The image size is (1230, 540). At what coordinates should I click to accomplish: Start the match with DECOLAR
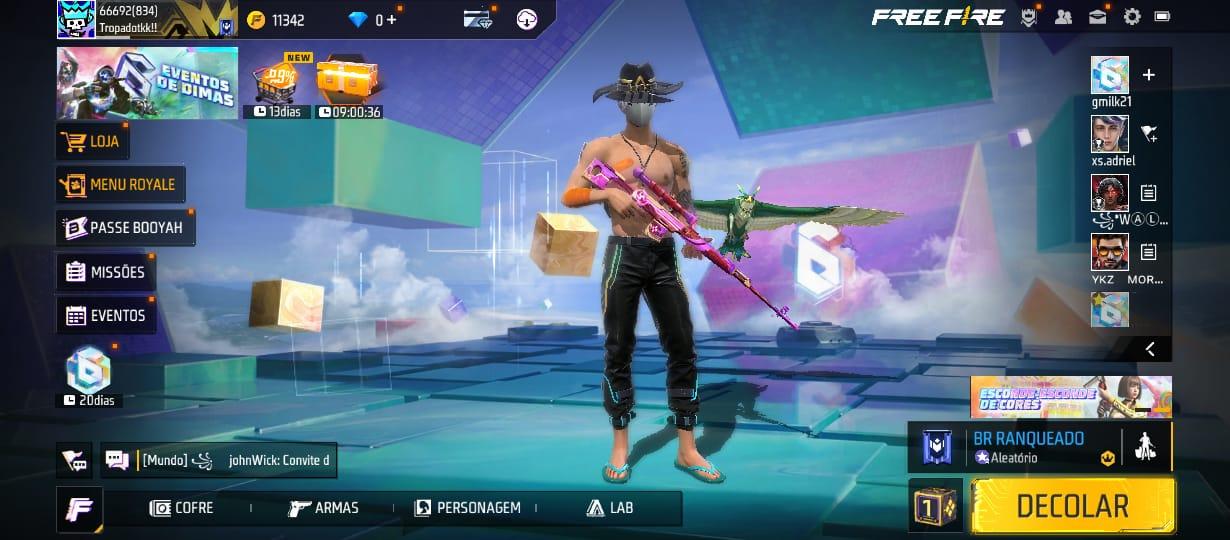tap(1073, 506)
